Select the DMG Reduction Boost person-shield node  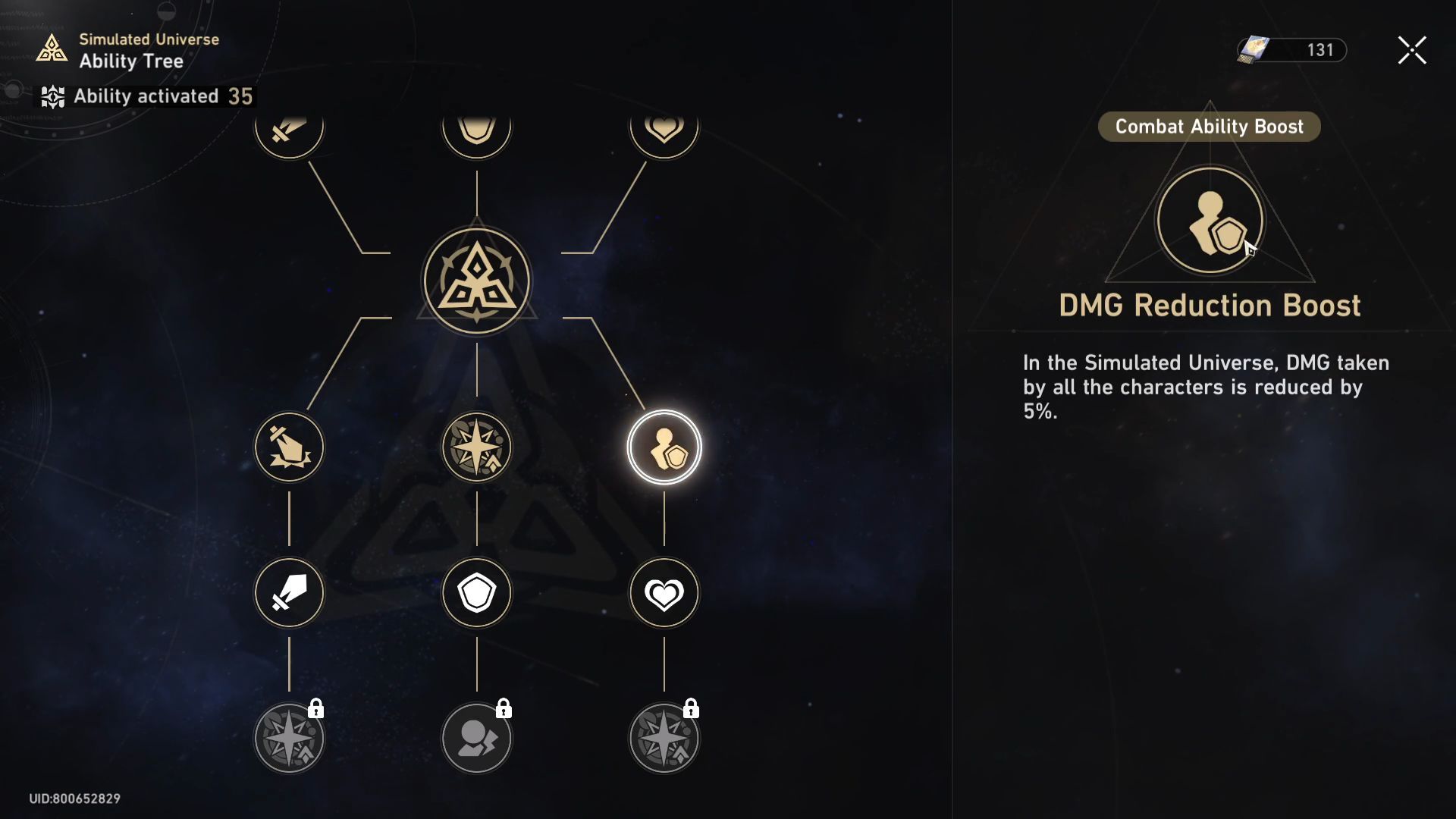(x=664, y=447)
